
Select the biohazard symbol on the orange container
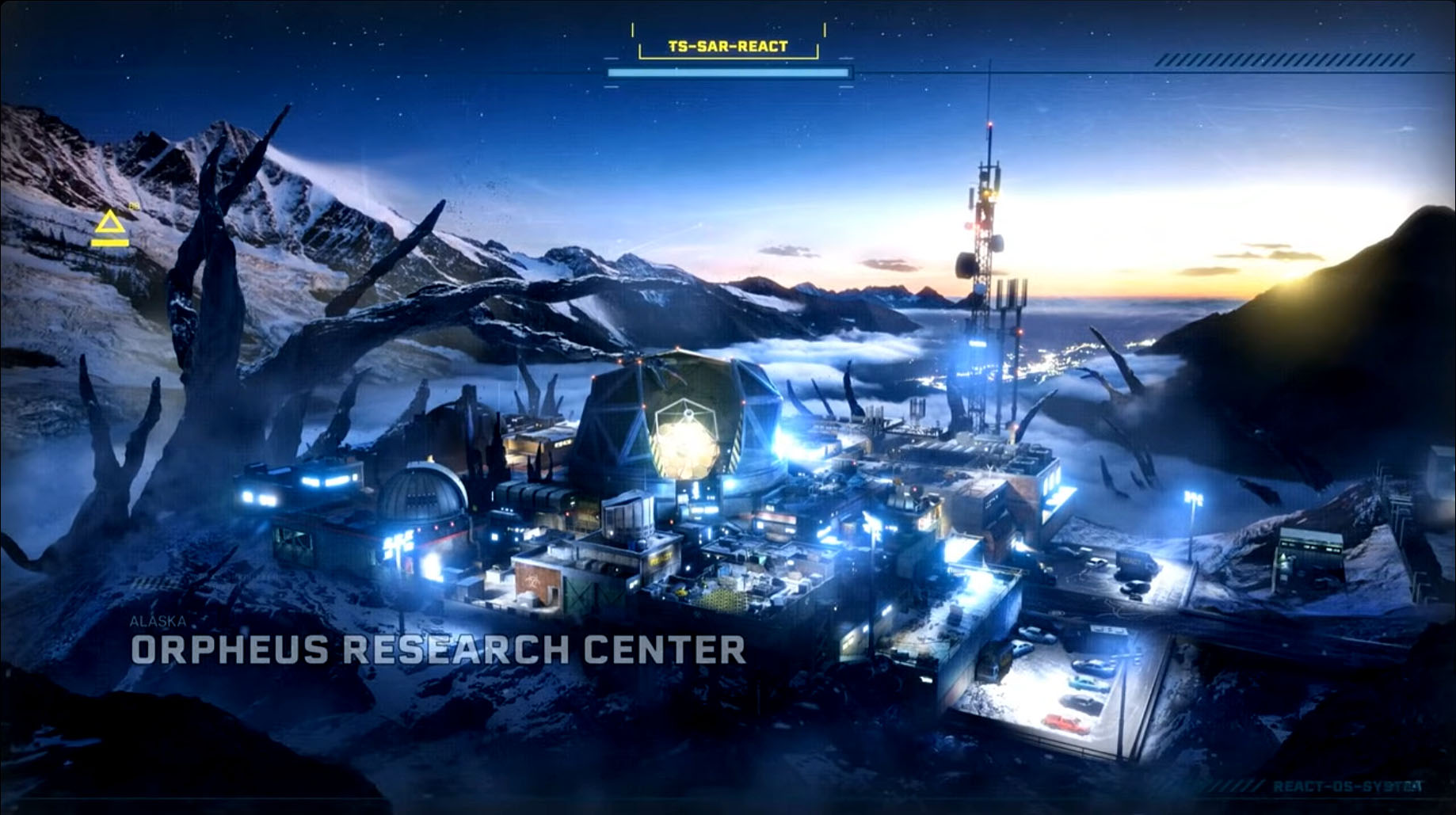tap(532, 582)
